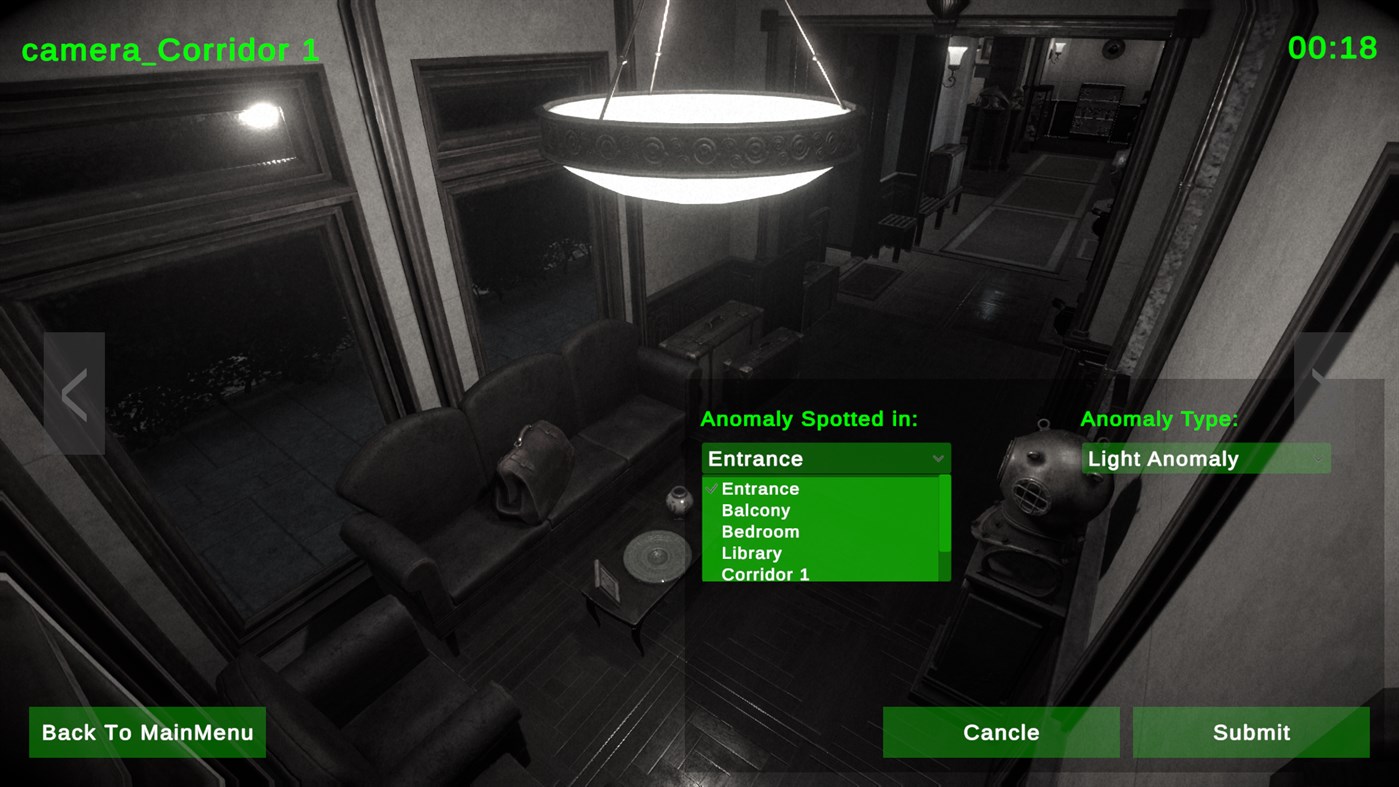Click the Cancle button
This screenshot has height=787, width=1399.
click(1000, 731)
